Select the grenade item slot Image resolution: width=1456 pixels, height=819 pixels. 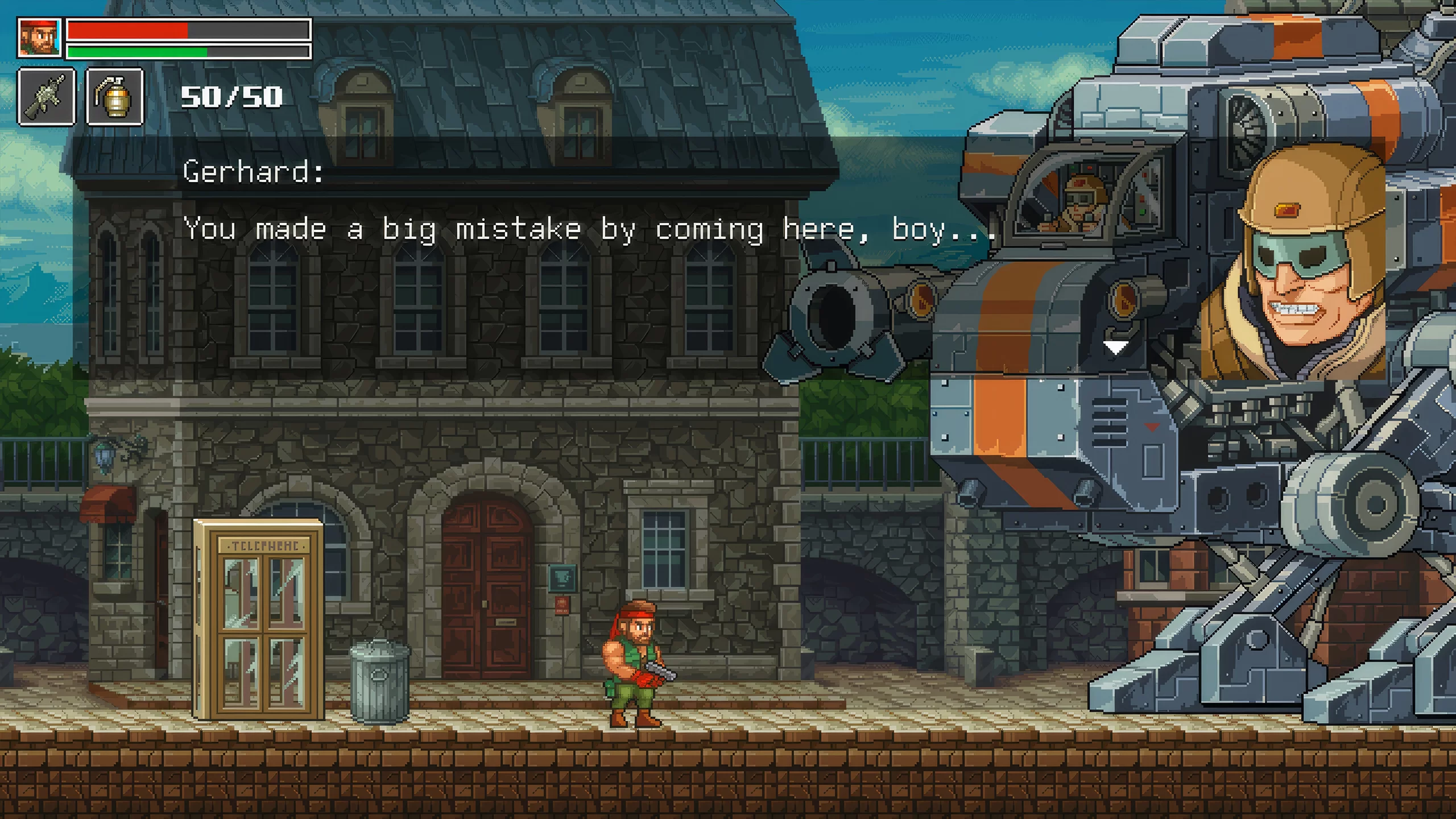click(114, 97)
